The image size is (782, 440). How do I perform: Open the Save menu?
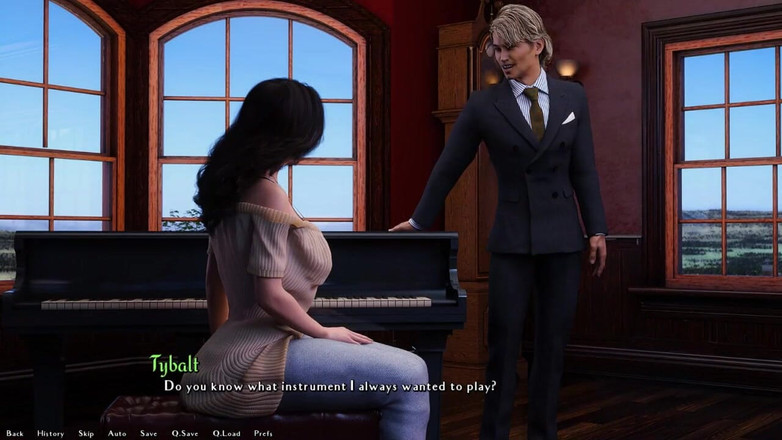pos(148,433)
